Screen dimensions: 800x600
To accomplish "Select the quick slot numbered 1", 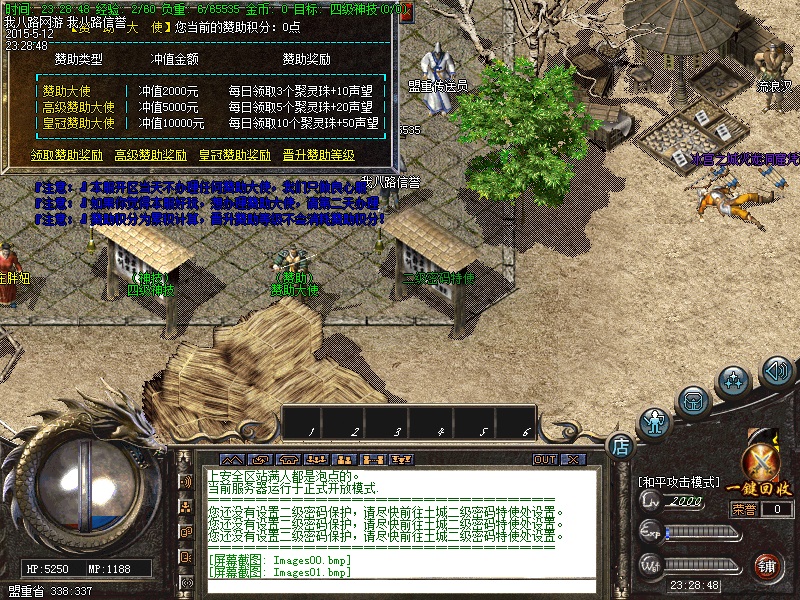I will coord(311,421).
